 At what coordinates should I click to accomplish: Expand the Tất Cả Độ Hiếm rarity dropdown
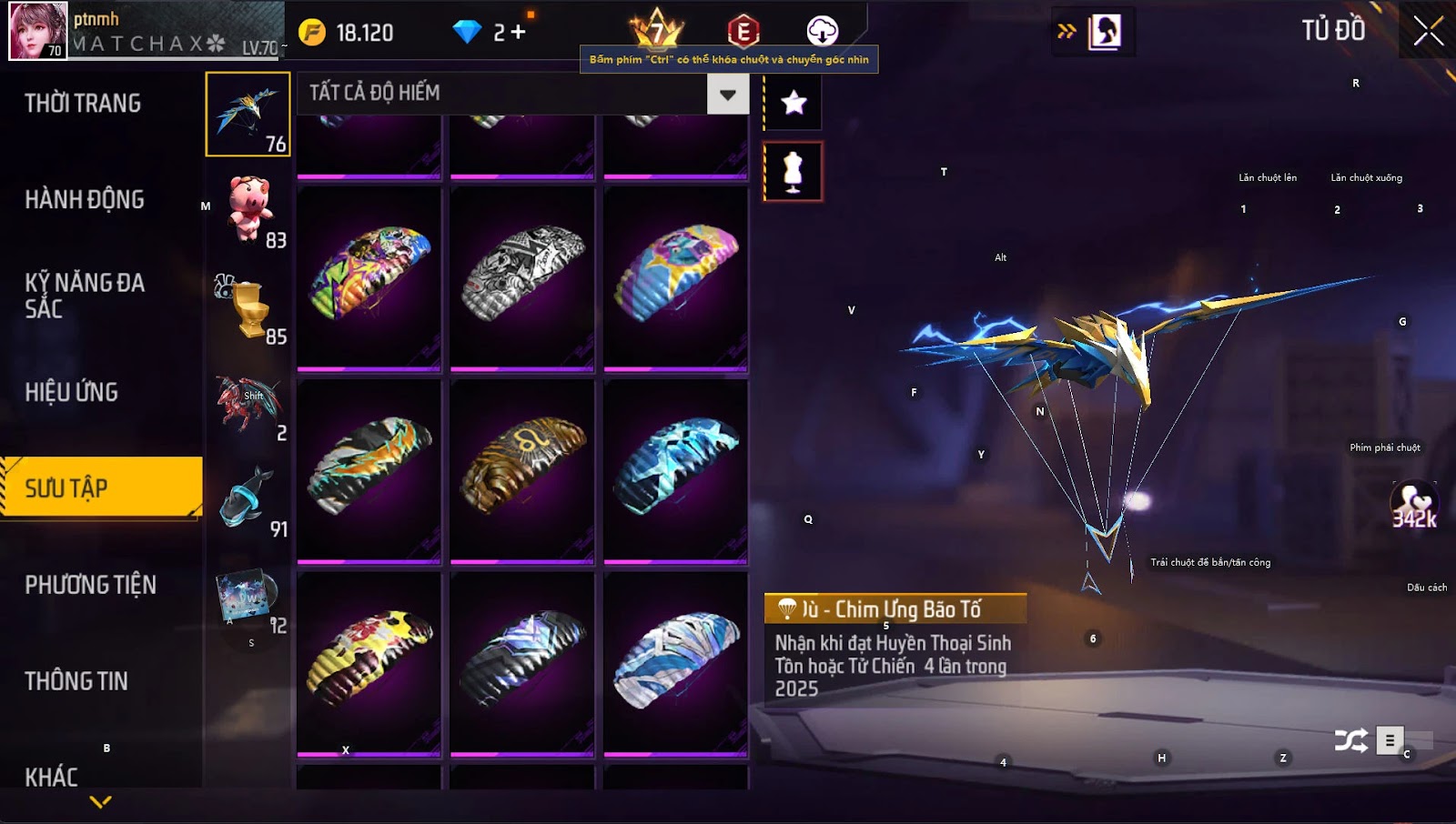coord(727,95)
